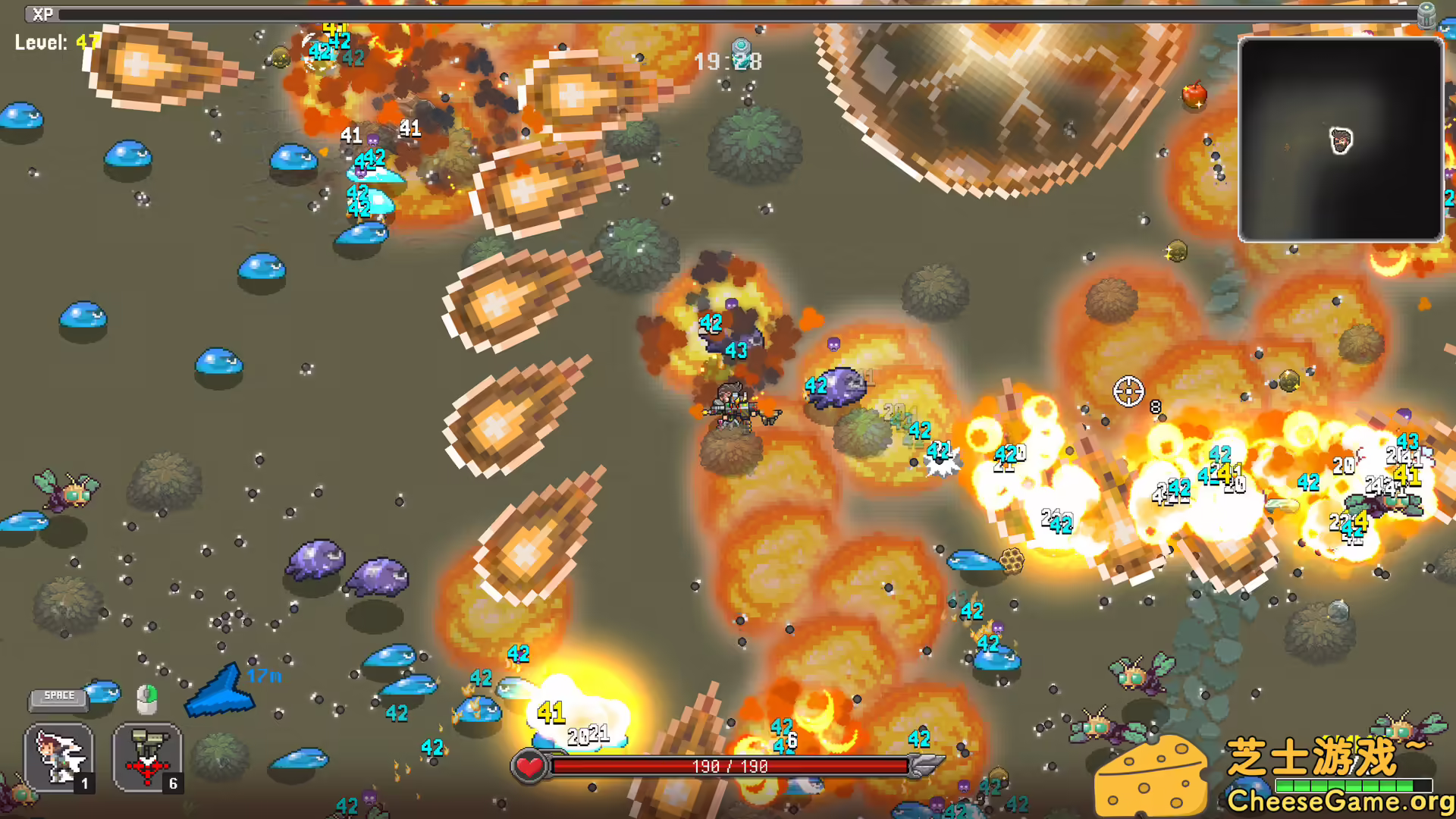This screenshot has height=819, width=1456.
Task: Click the player marker on the minimap
Action: click(x=1339, y=139)
